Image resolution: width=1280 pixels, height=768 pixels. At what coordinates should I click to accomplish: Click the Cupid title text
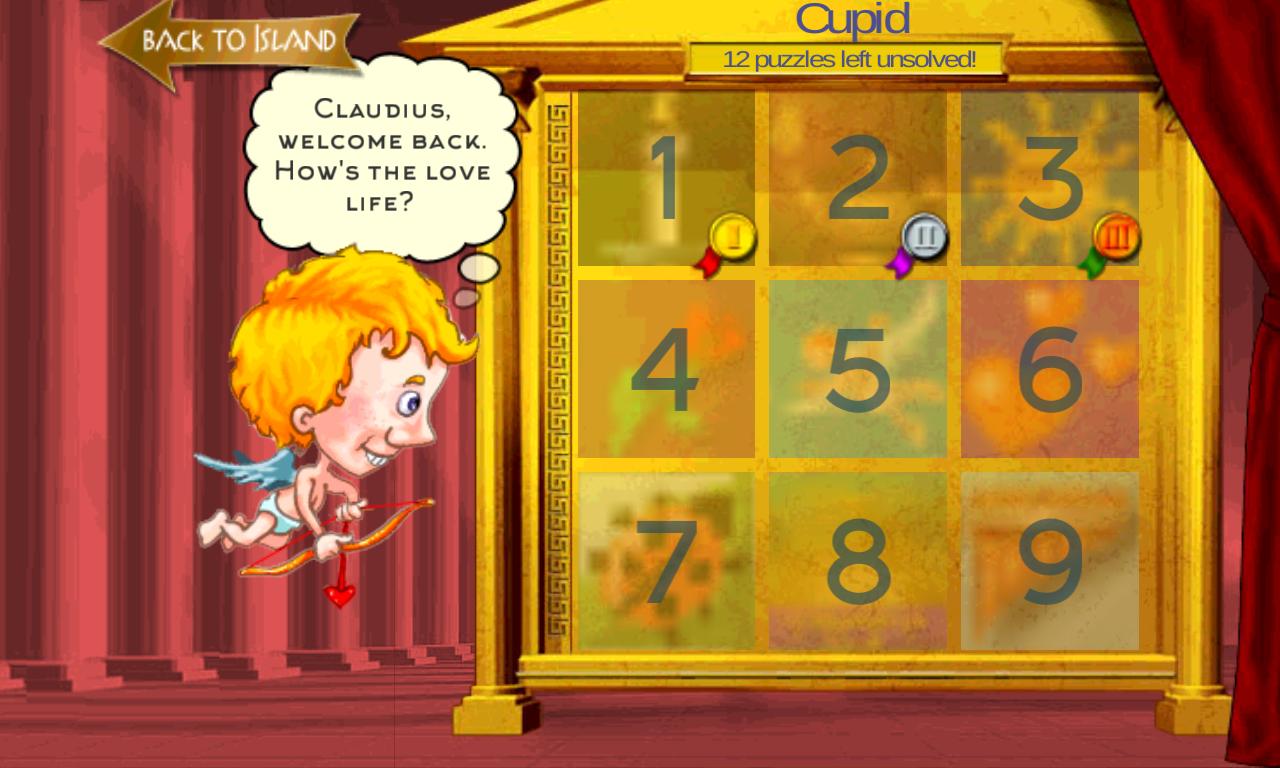855,18
